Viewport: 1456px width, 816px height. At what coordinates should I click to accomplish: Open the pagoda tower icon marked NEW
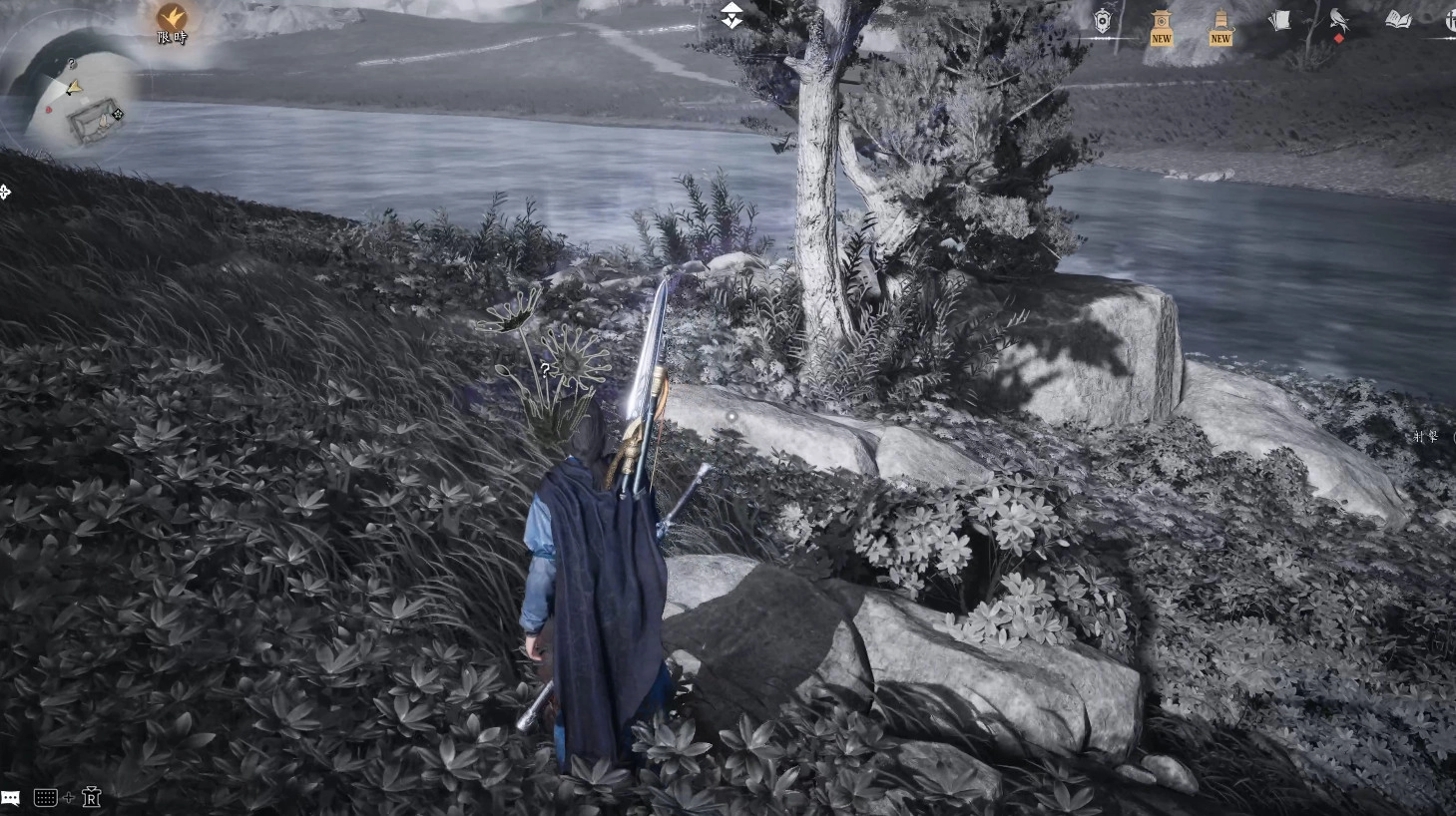click(1220, 25)
